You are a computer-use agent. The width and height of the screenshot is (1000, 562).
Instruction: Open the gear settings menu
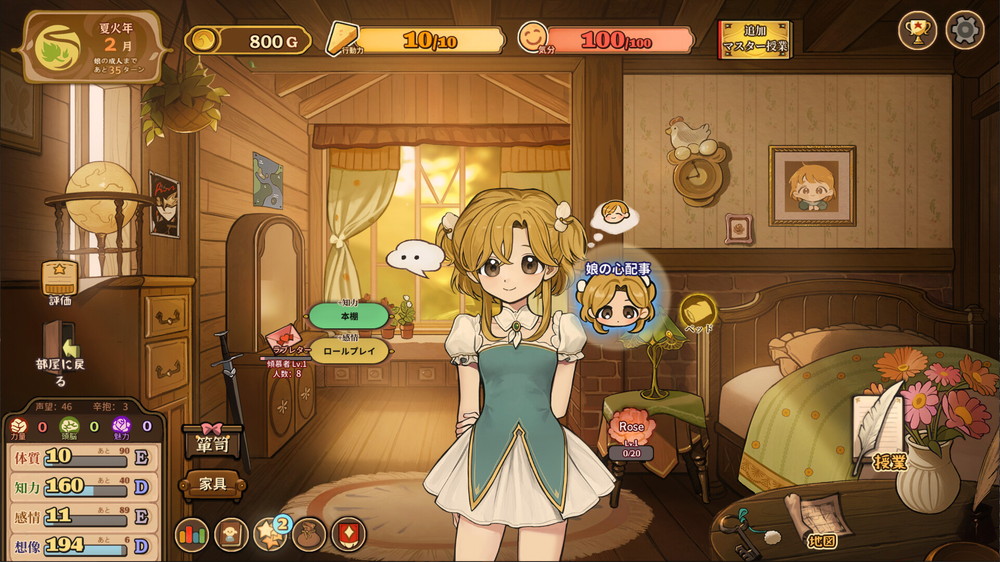(965, 30)
